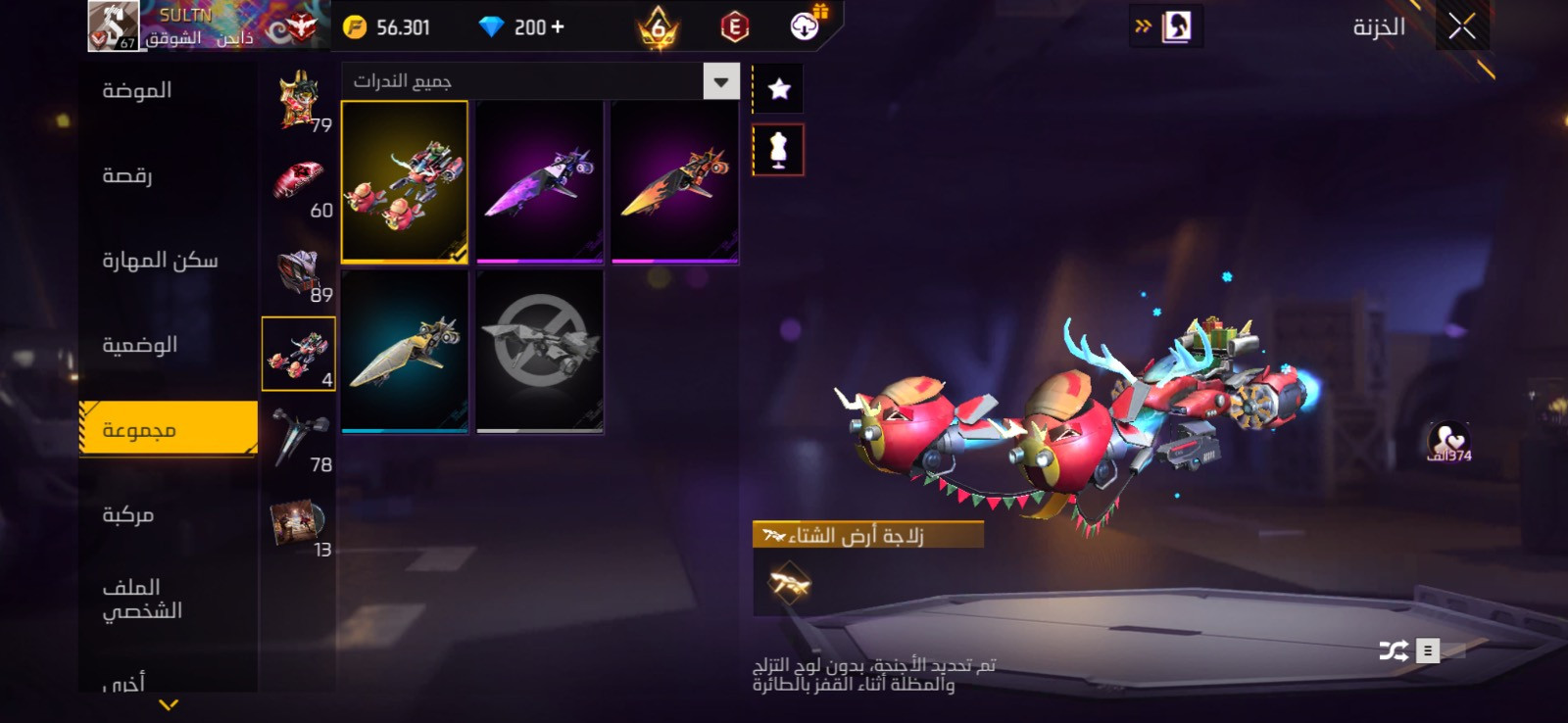
Task: Open the جميع الندرات rarity dropdown
Action: coord(721,82)
